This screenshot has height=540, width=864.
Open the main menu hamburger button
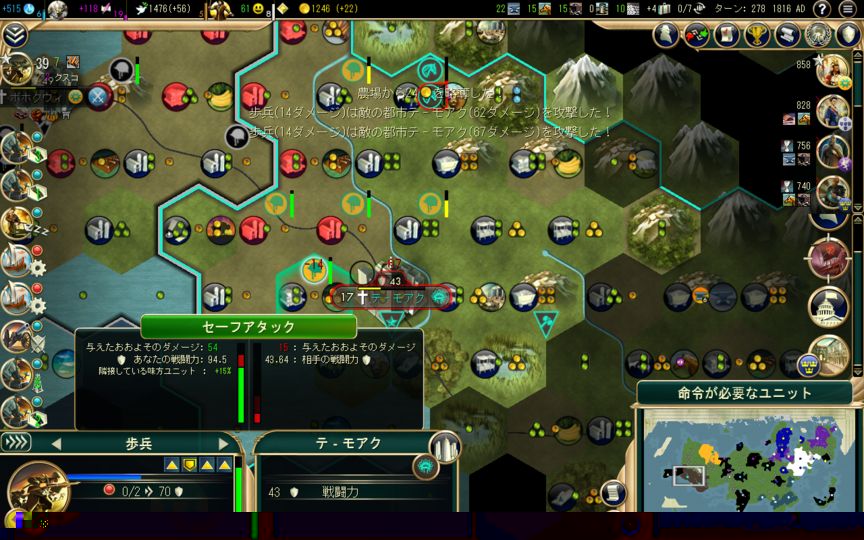[x=848, y=9]
